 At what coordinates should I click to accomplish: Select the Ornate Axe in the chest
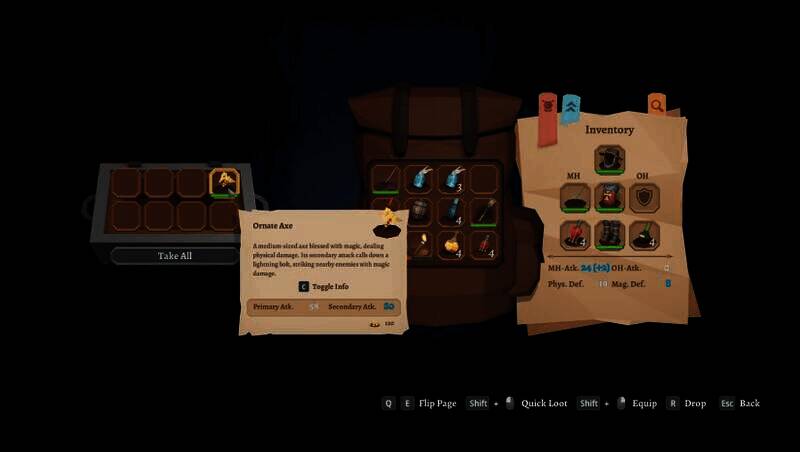[224, 182]
